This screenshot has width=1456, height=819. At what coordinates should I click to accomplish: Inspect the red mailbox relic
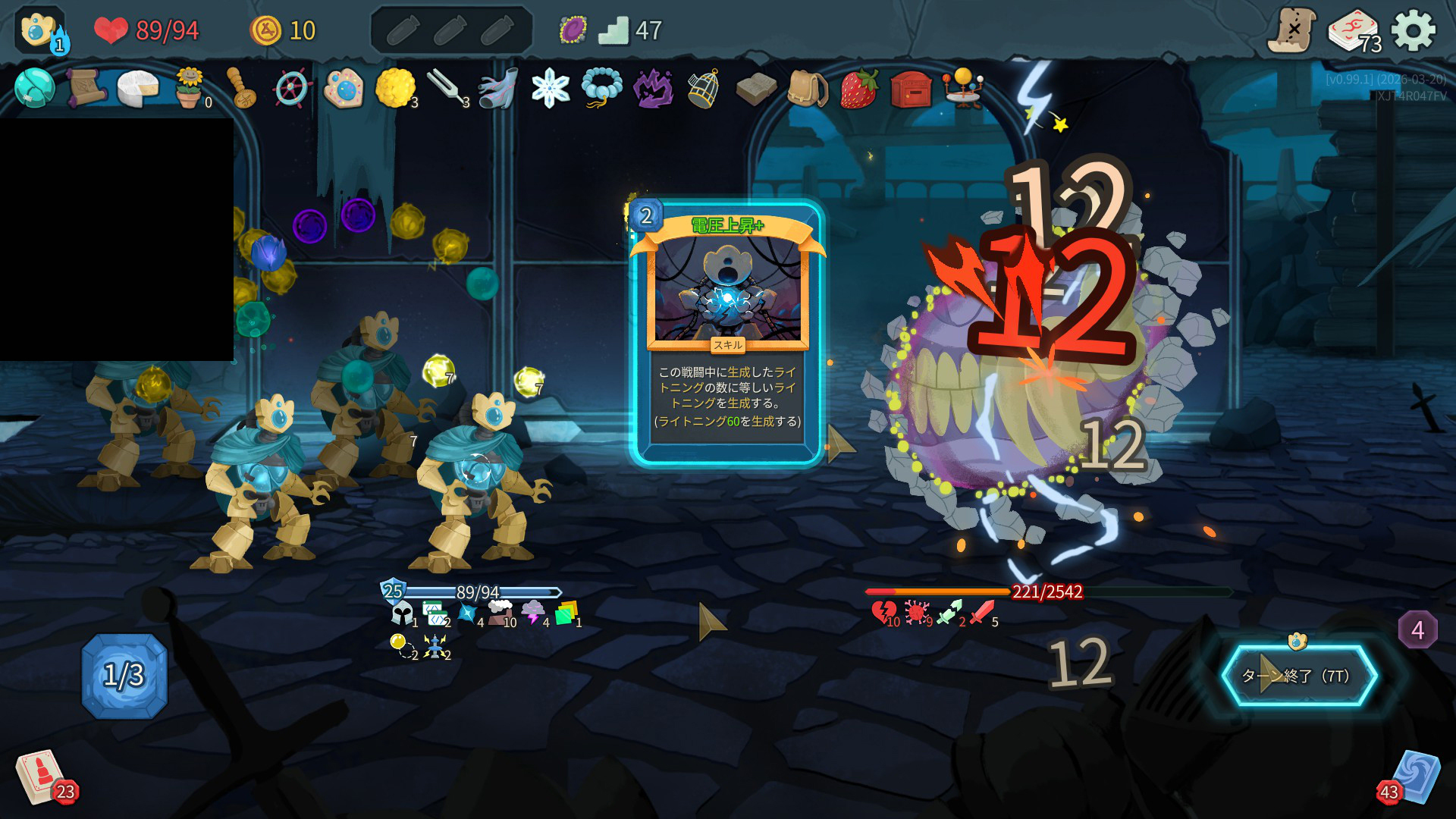point(911,89)
